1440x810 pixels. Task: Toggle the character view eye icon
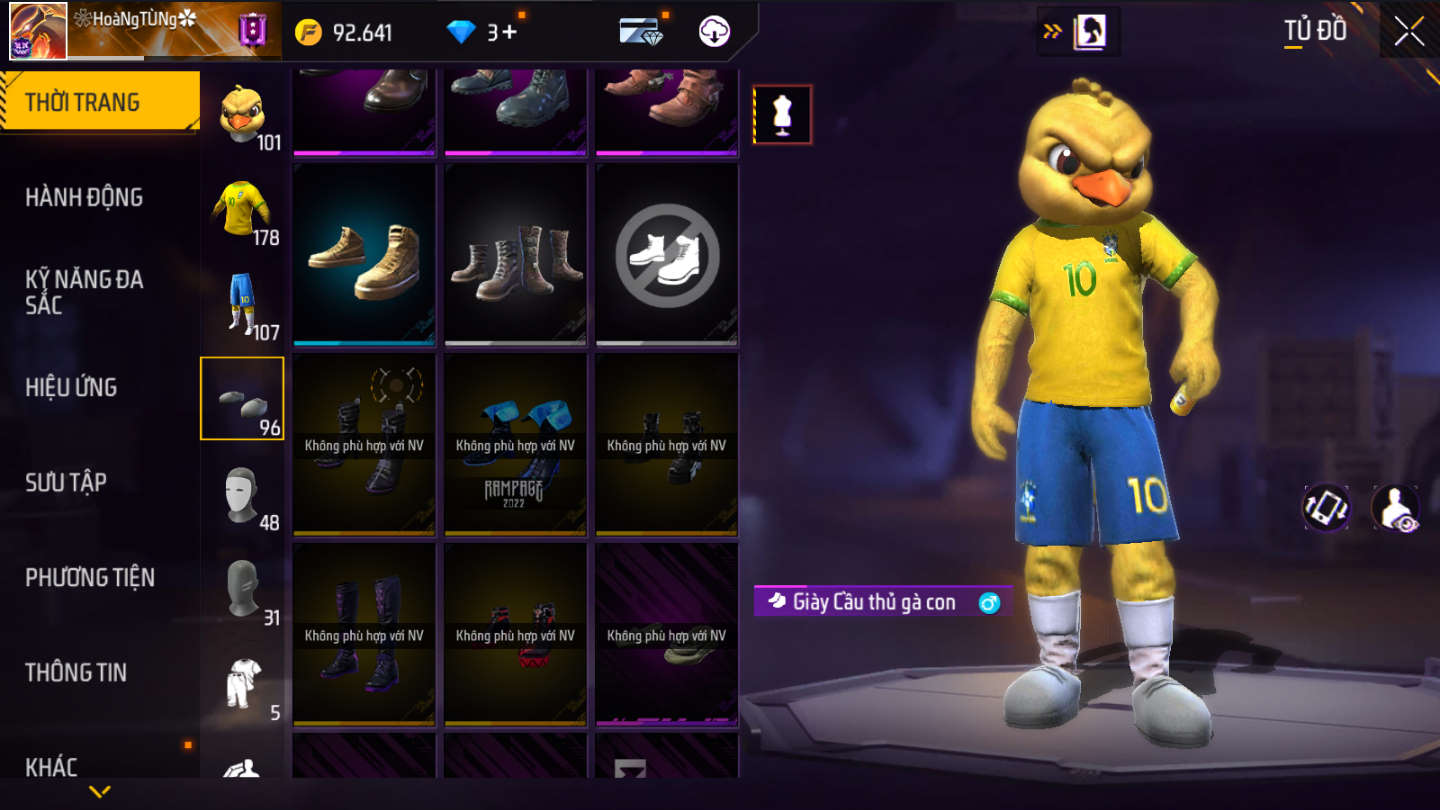(x=1394, y=508)
